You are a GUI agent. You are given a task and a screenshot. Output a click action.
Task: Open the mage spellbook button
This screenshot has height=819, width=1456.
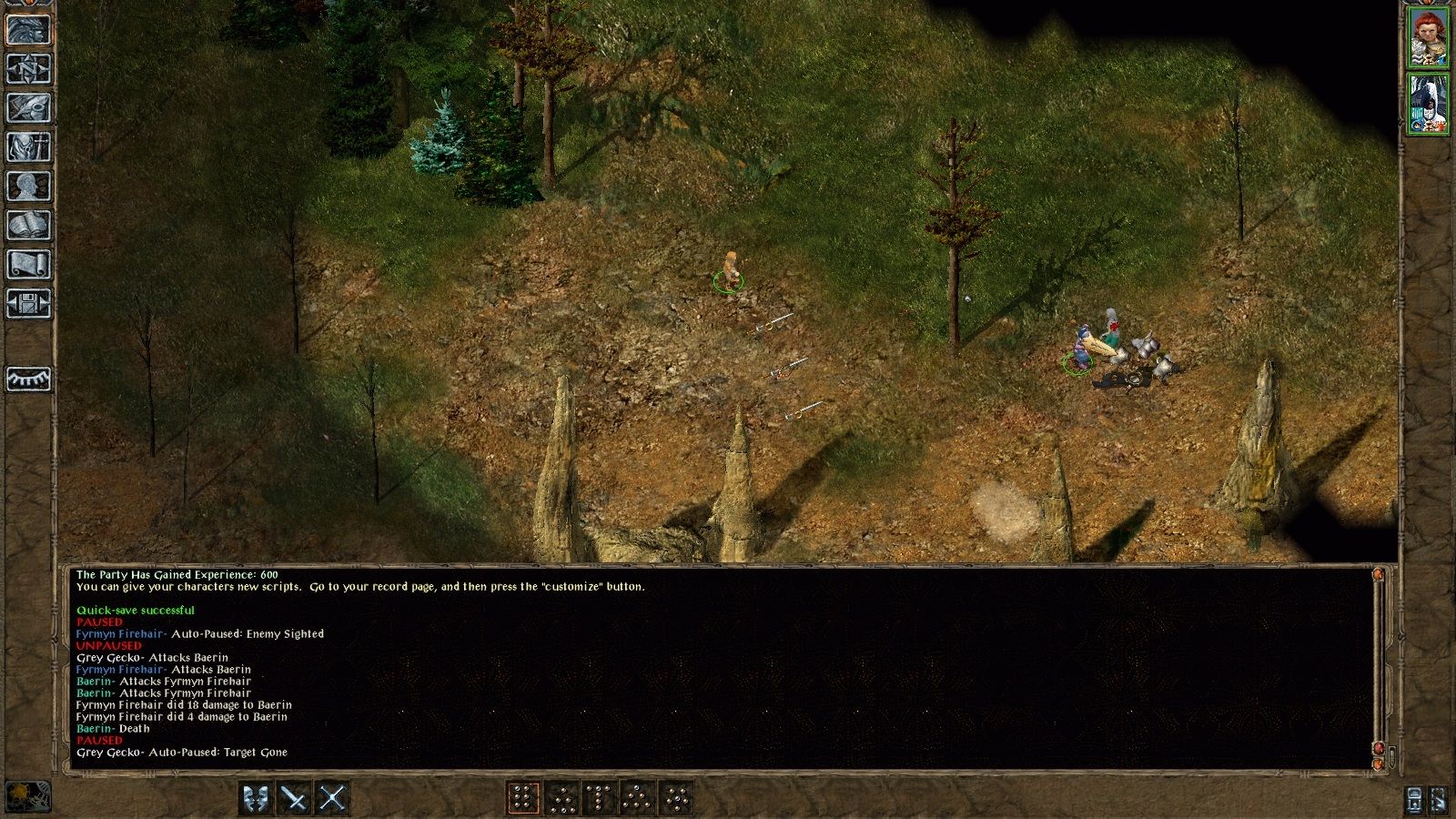click(28, 225)
